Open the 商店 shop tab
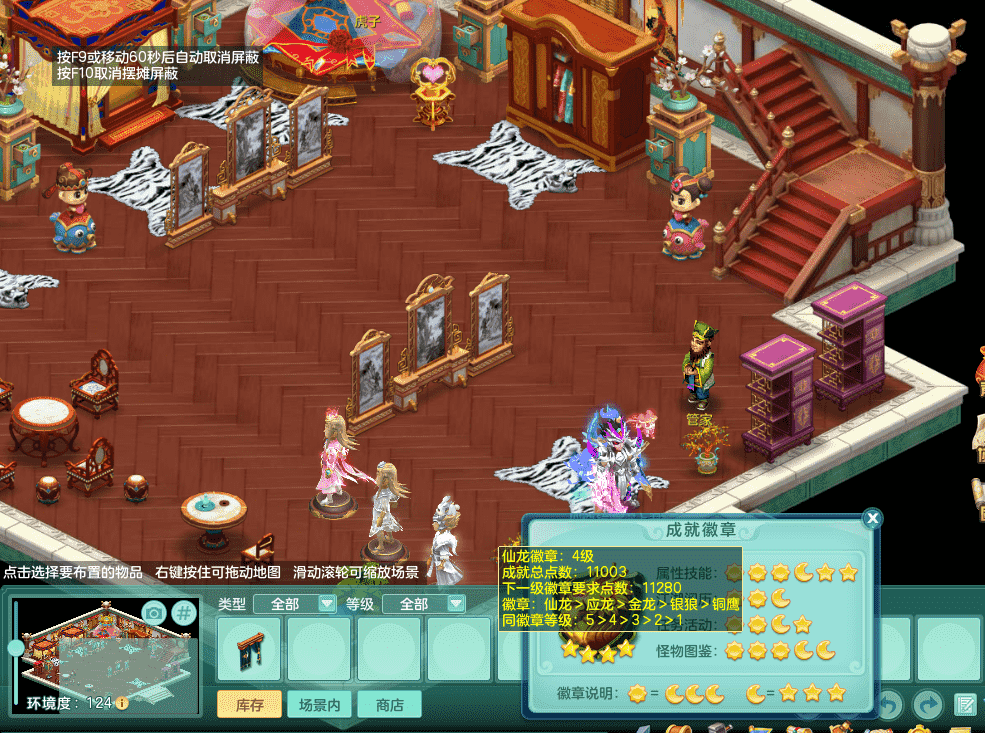 click(389, 705)
